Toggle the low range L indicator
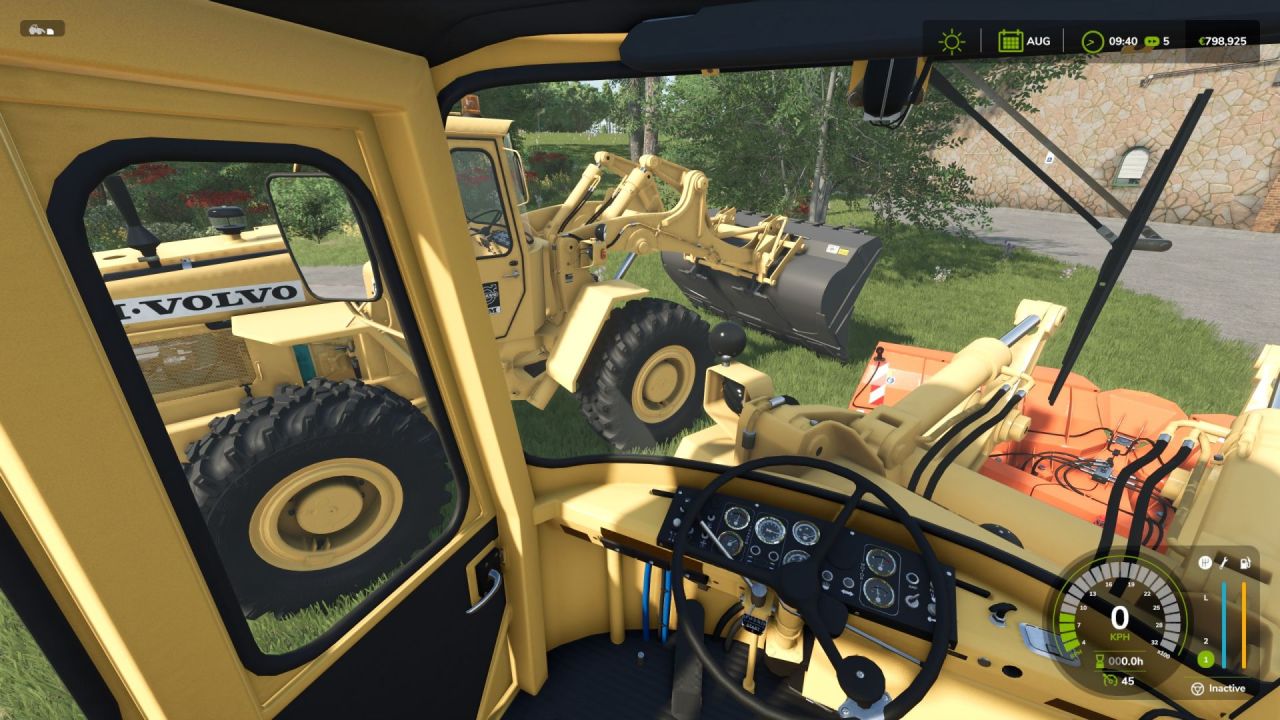Screen dimensions: 1280x720 coord(1205,597)
